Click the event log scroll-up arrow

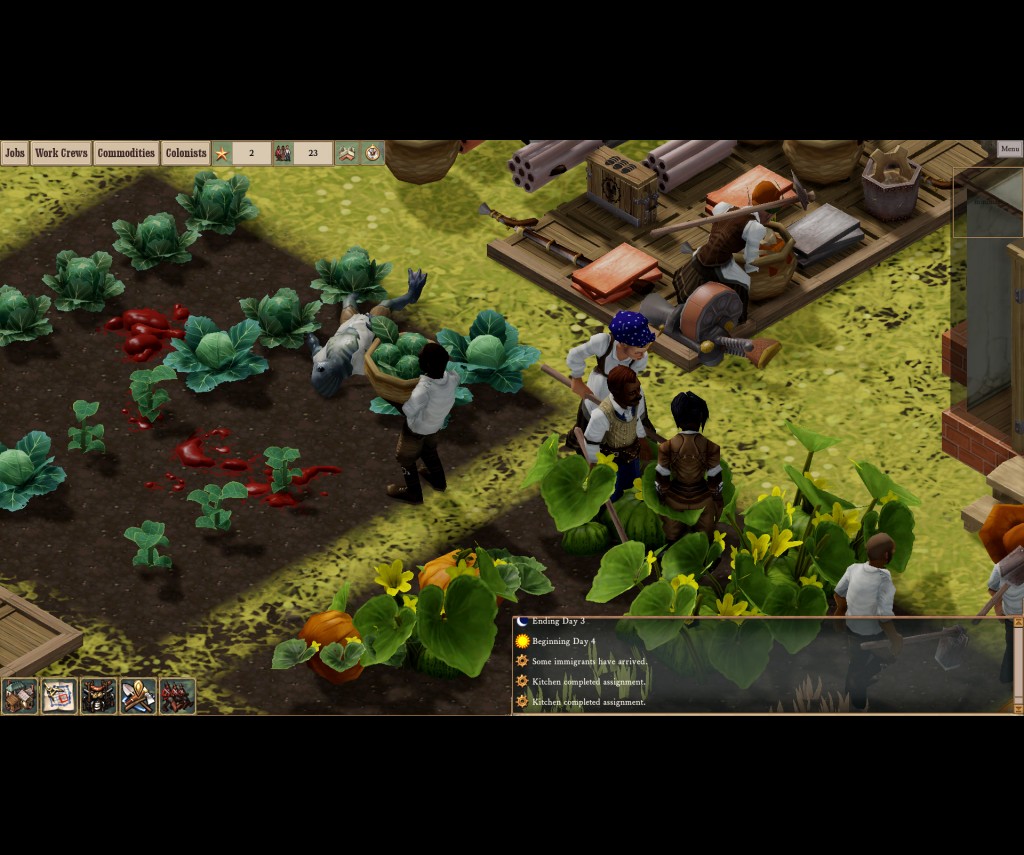pyautogui.click(x=1018, y=622)
